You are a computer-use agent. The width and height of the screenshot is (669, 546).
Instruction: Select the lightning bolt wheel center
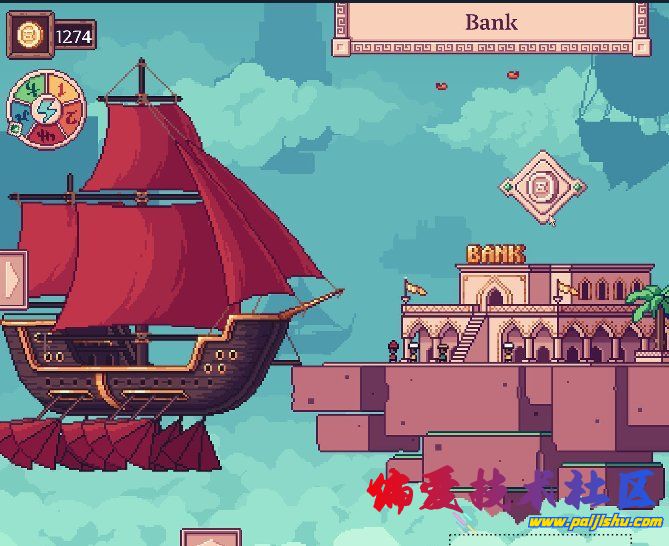coord(46,109)
